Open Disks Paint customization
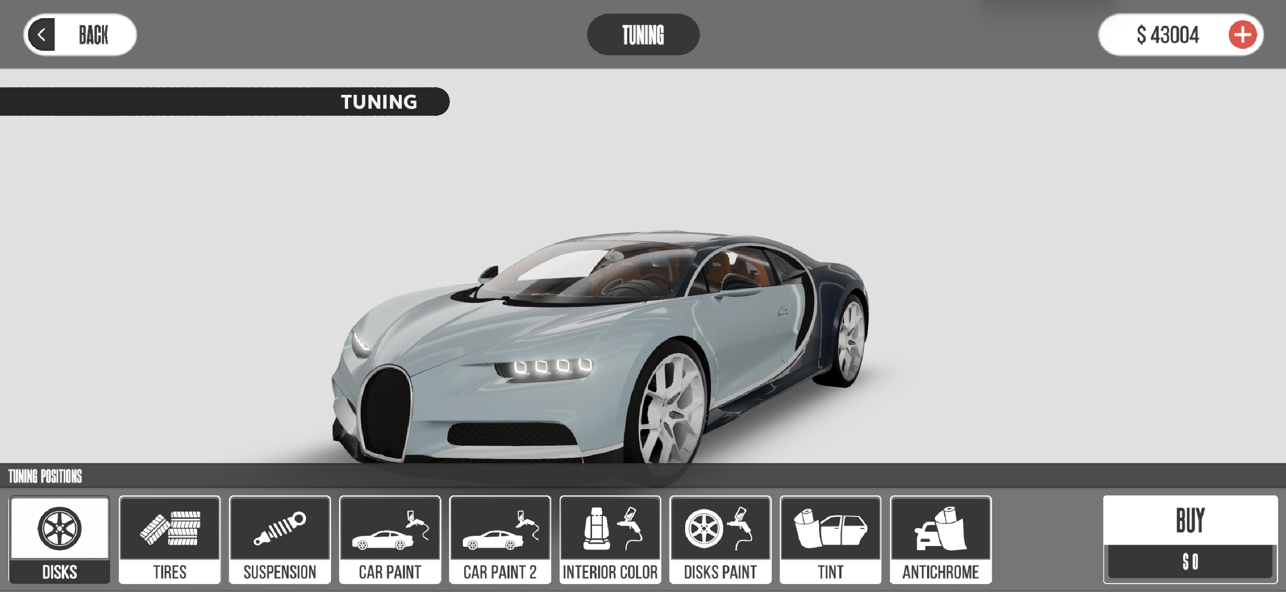 coord(720,540)
